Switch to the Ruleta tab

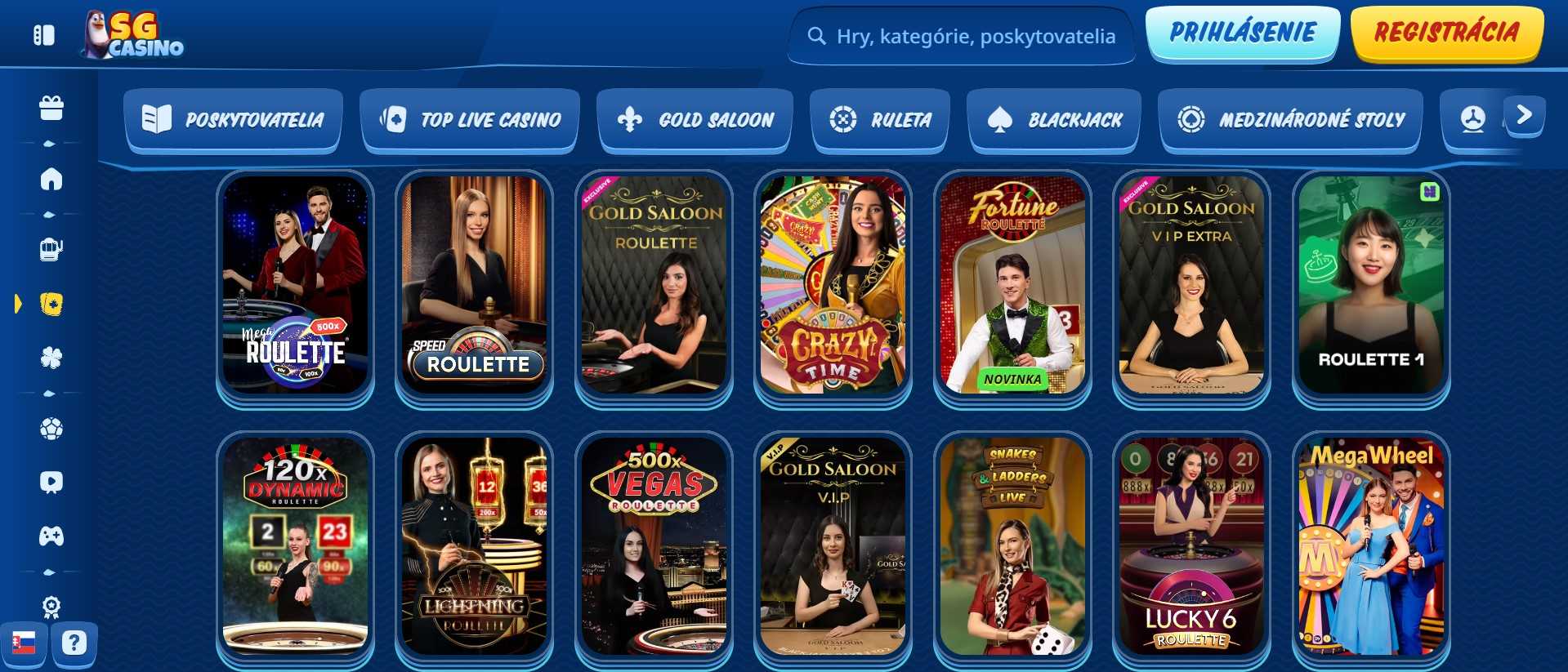pos(880,119)
